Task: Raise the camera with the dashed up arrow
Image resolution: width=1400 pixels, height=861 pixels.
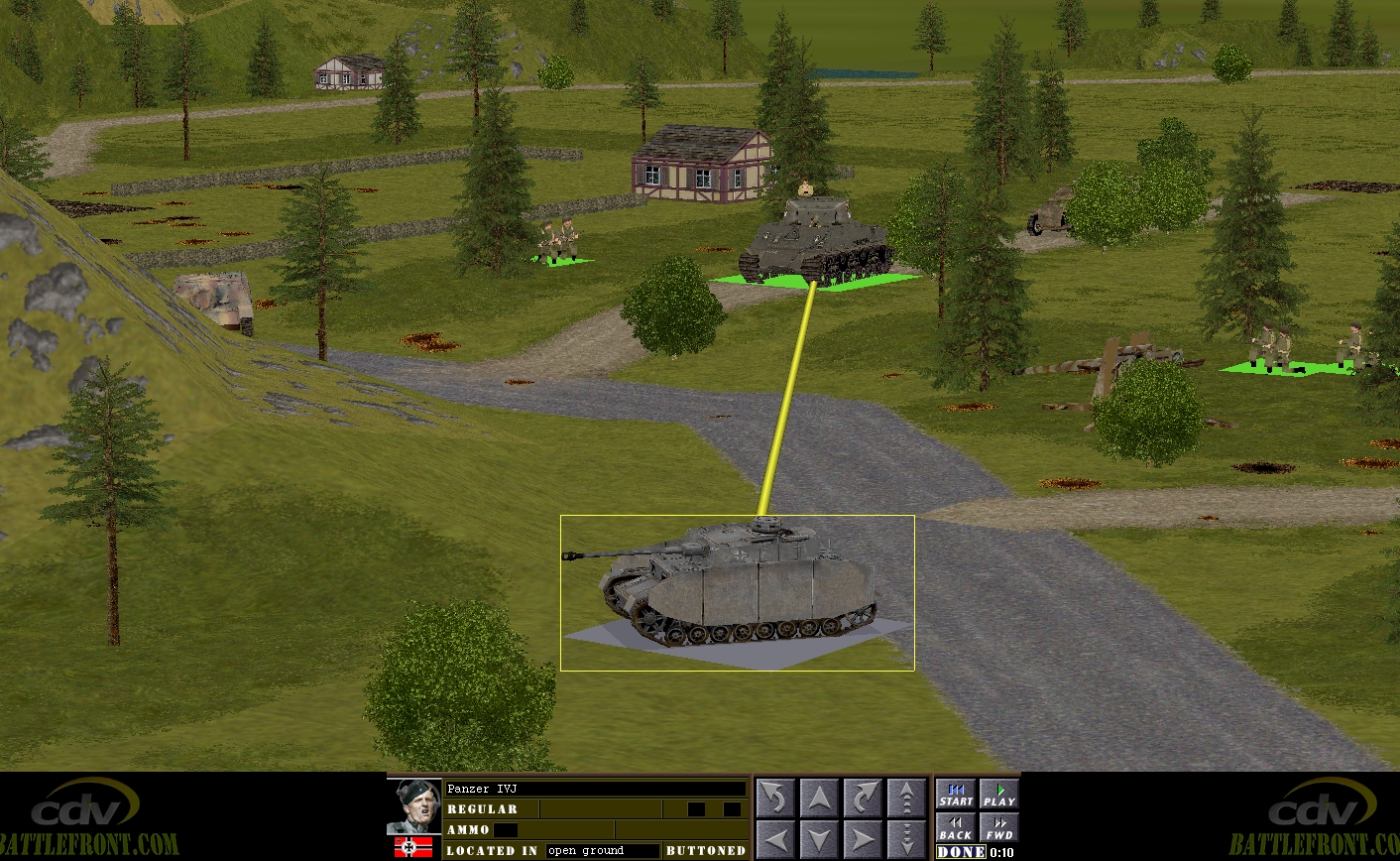Action: coord(906,798)
